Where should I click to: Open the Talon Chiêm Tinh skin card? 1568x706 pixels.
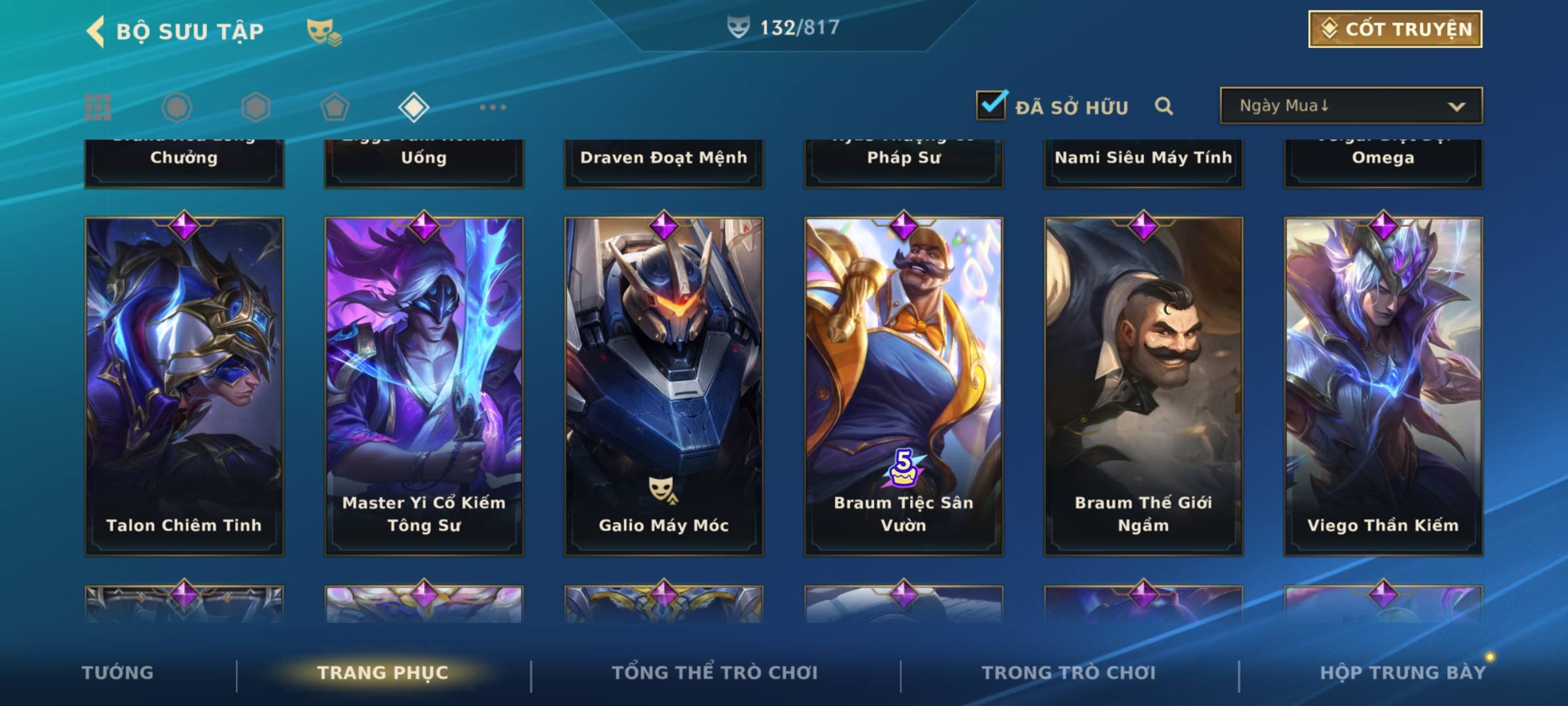(184, 386)
